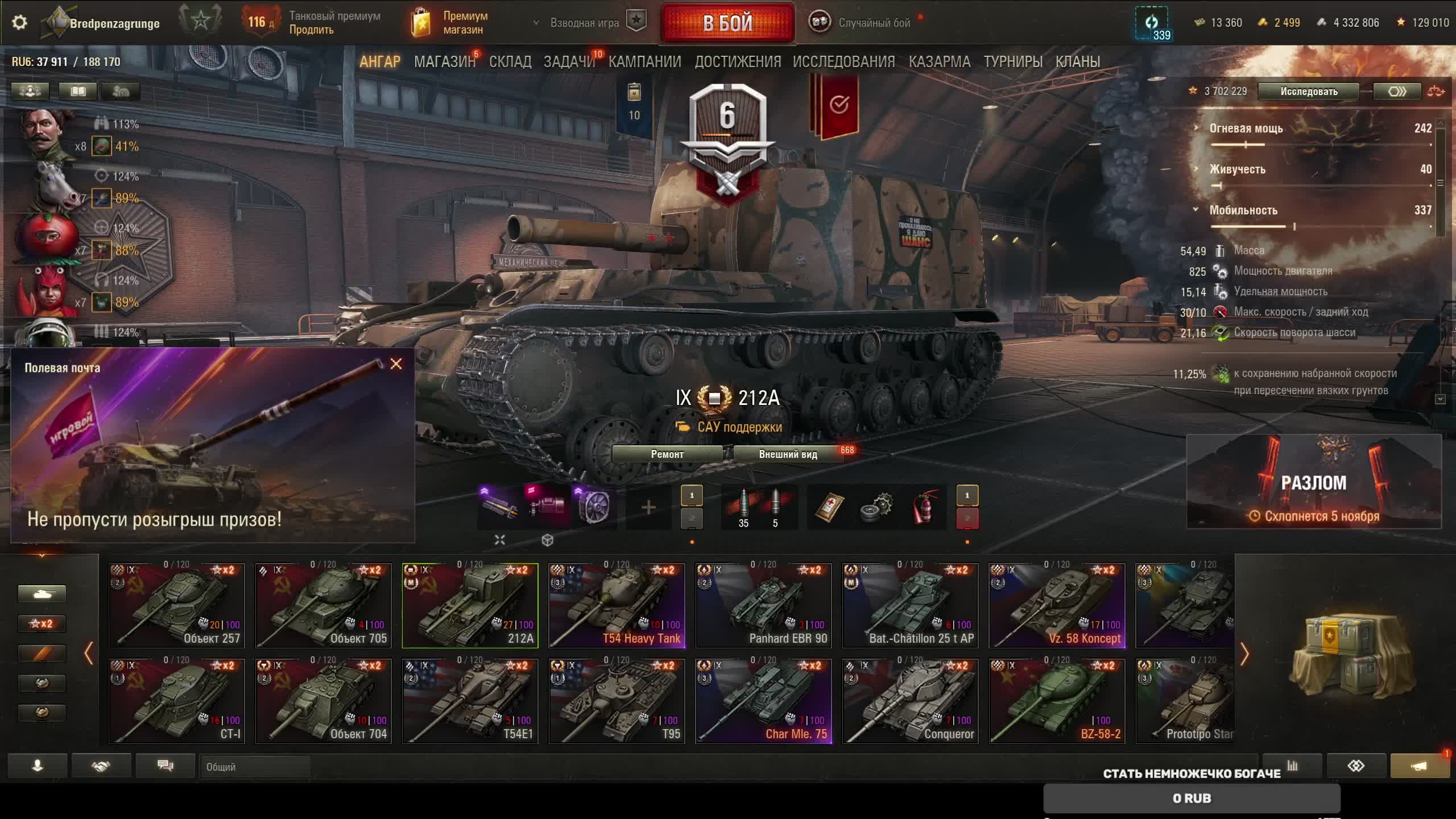Select the Panhard EBR 90 tile
This screenshot has height=819, width=1456.
[x=764, y=605]
